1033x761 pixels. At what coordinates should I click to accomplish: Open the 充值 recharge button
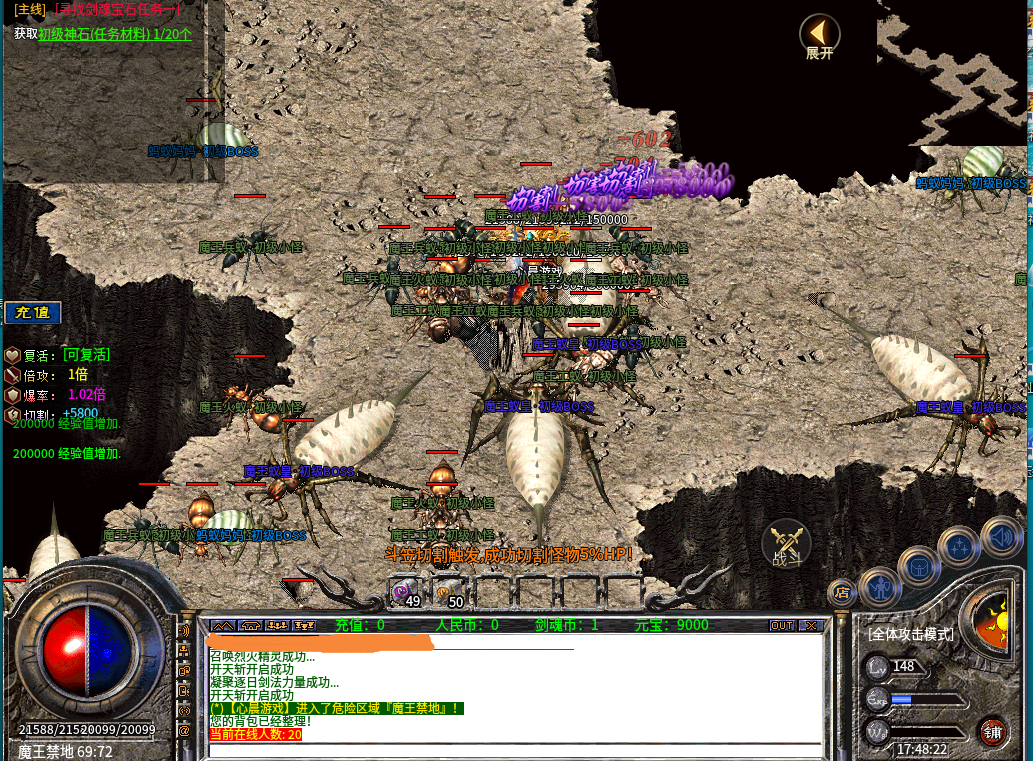click(x=33, y=312)
